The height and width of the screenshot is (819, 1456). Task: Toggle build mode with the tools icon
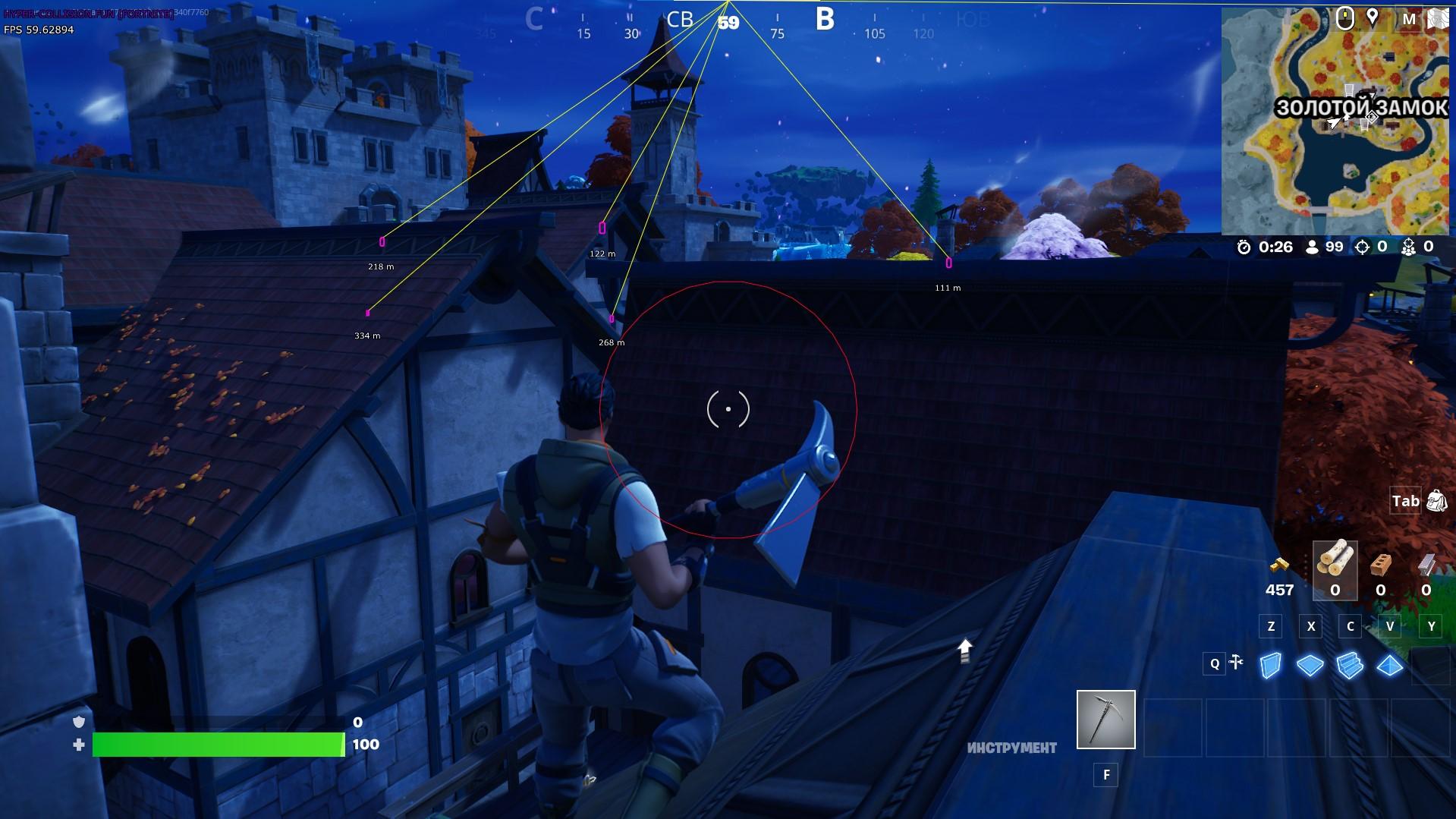pos(1236,663)
